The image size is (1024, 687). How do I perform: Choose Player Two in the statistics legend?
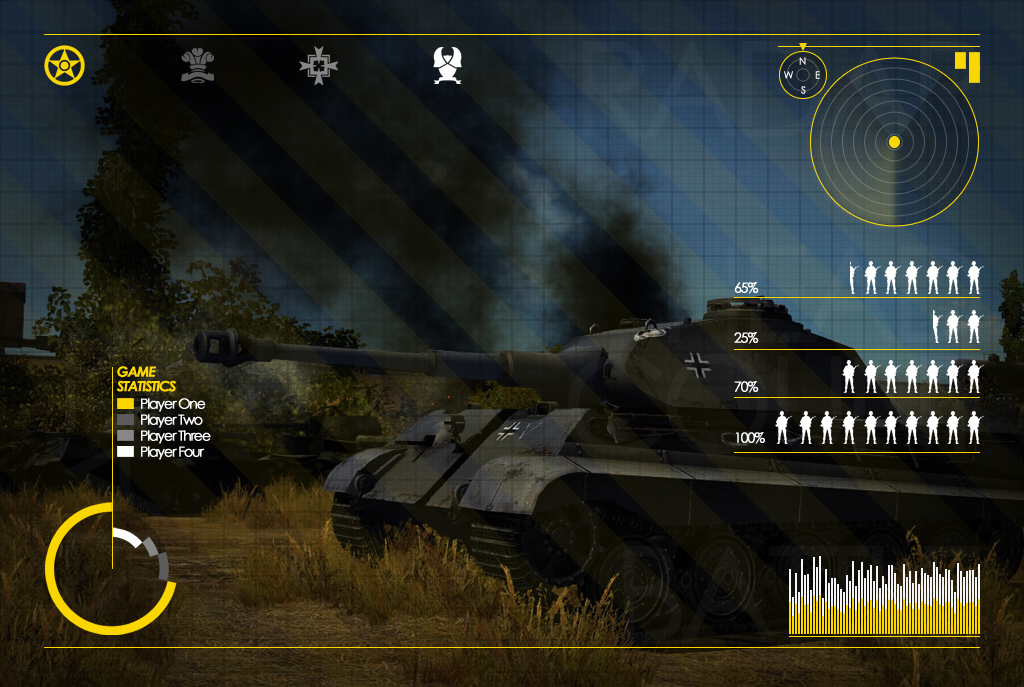[161, 420]
